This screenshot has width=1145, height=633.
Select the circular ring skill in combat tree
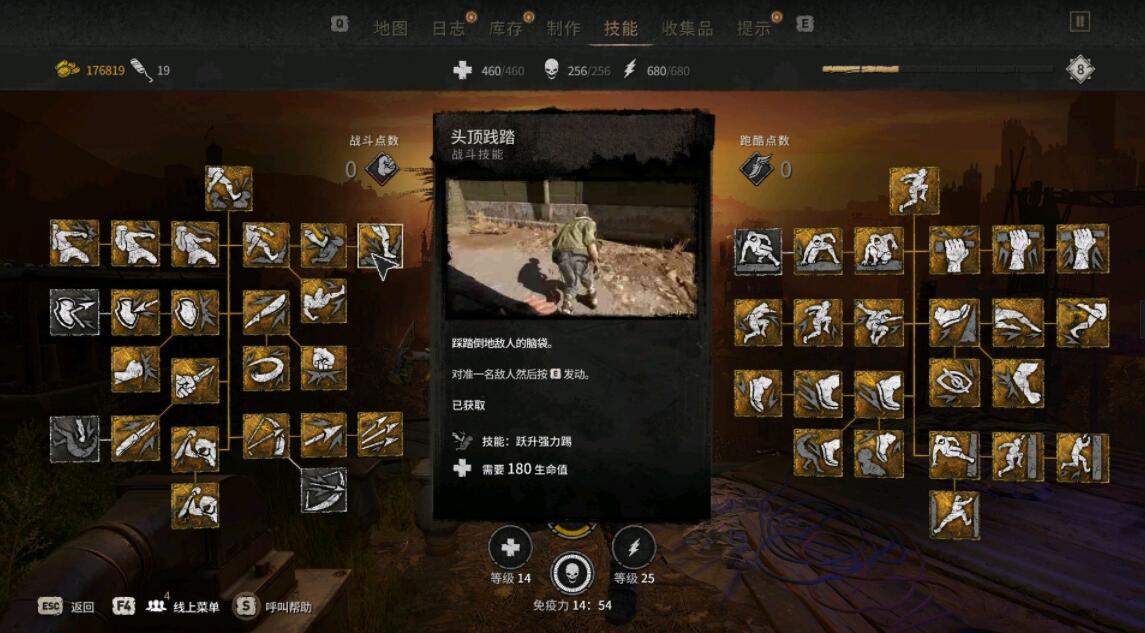pyautogui.click(x=266, y=368)
